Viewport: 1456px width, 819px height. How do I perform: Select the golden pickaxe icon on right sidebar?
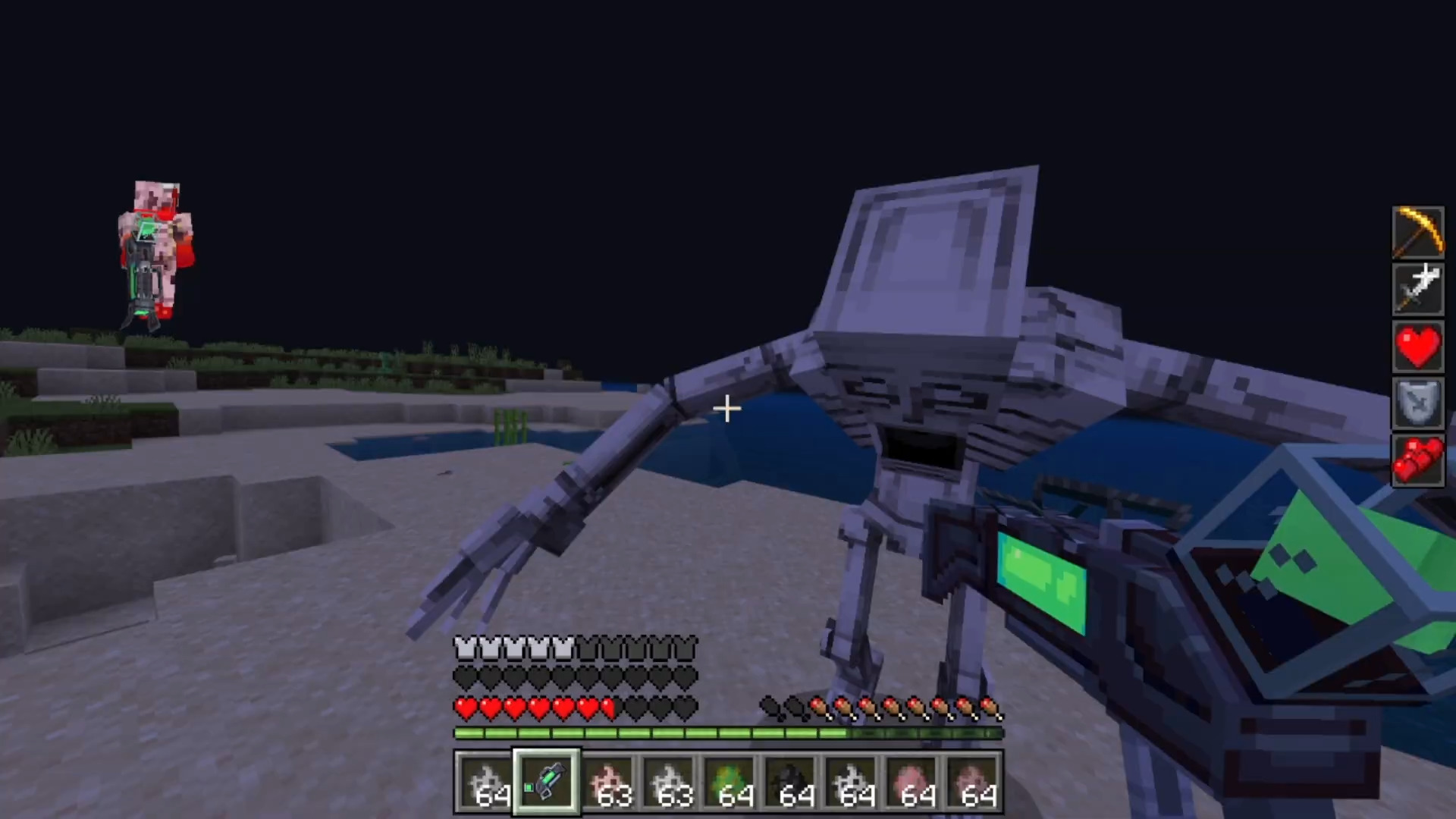1418,231
